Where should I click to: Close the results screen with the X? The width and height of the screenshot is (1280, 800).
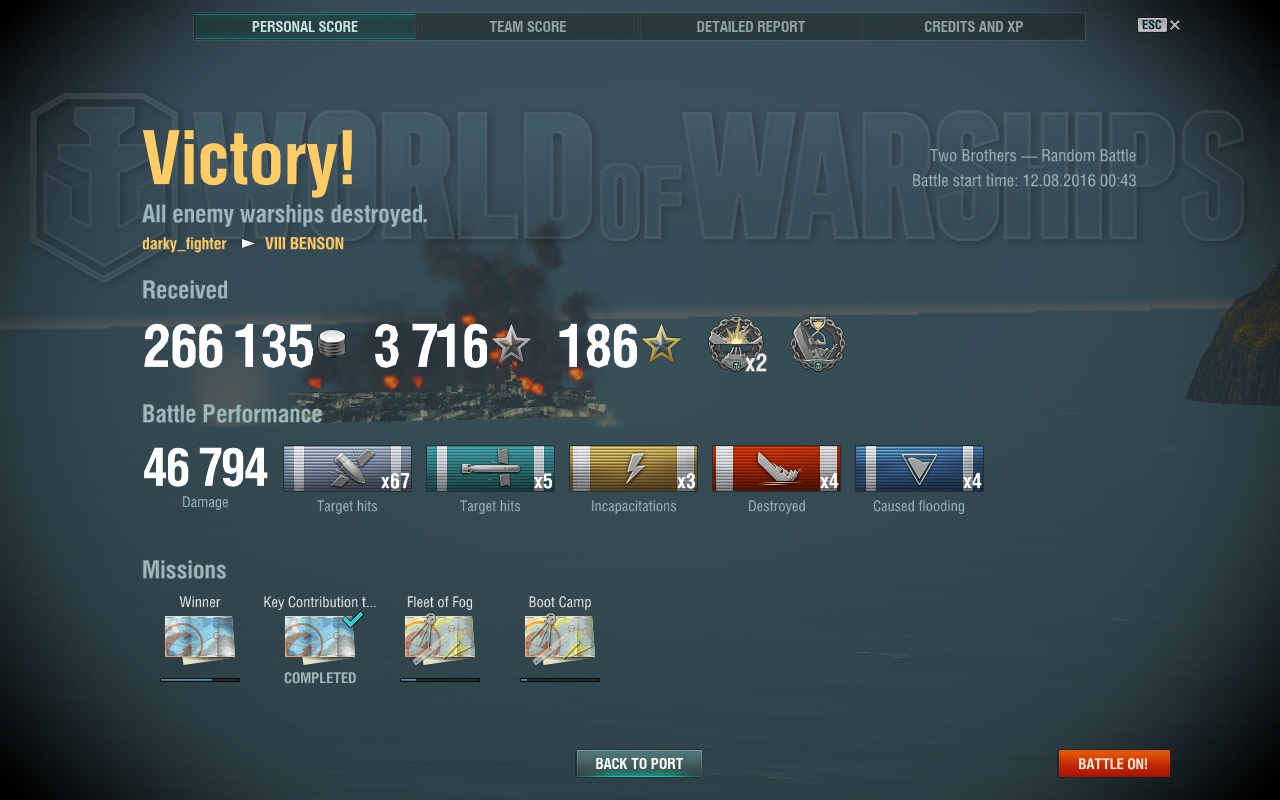1175,25
